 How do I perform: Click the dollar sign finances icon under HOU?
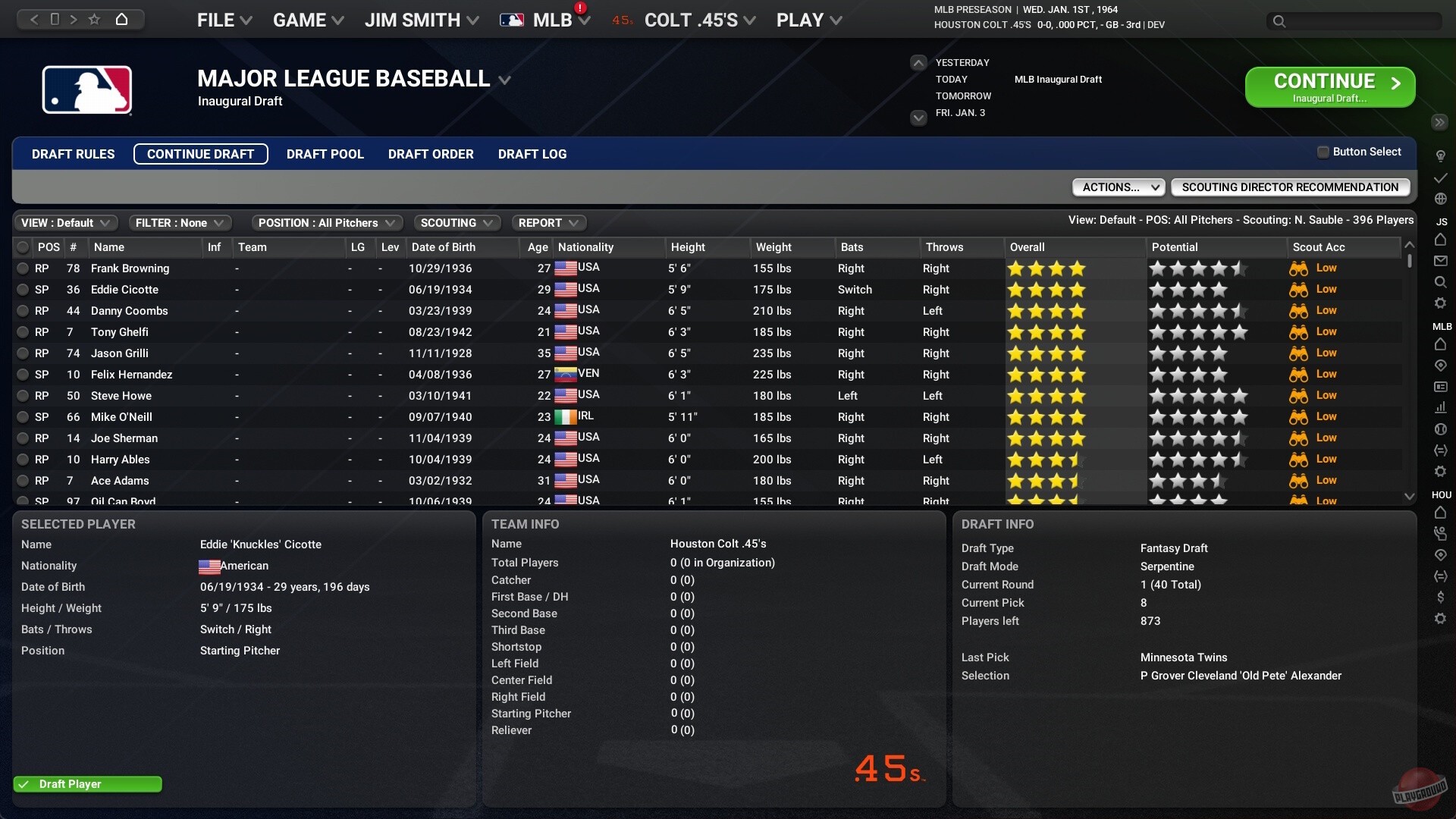click(1441, 597)
